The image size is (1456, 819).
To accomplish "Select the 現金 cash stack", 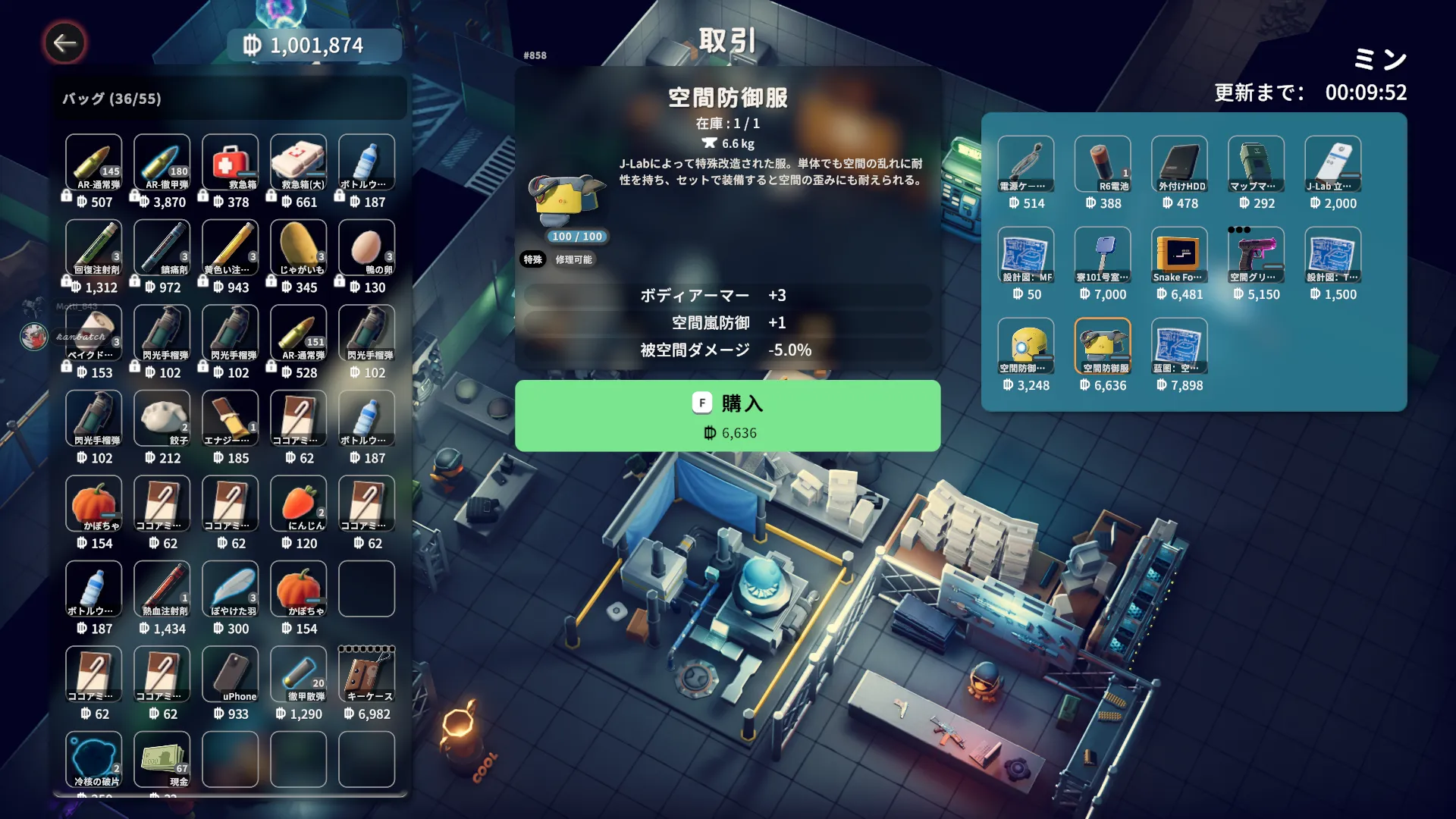I will pyautogui.click(x=162, y=759).
